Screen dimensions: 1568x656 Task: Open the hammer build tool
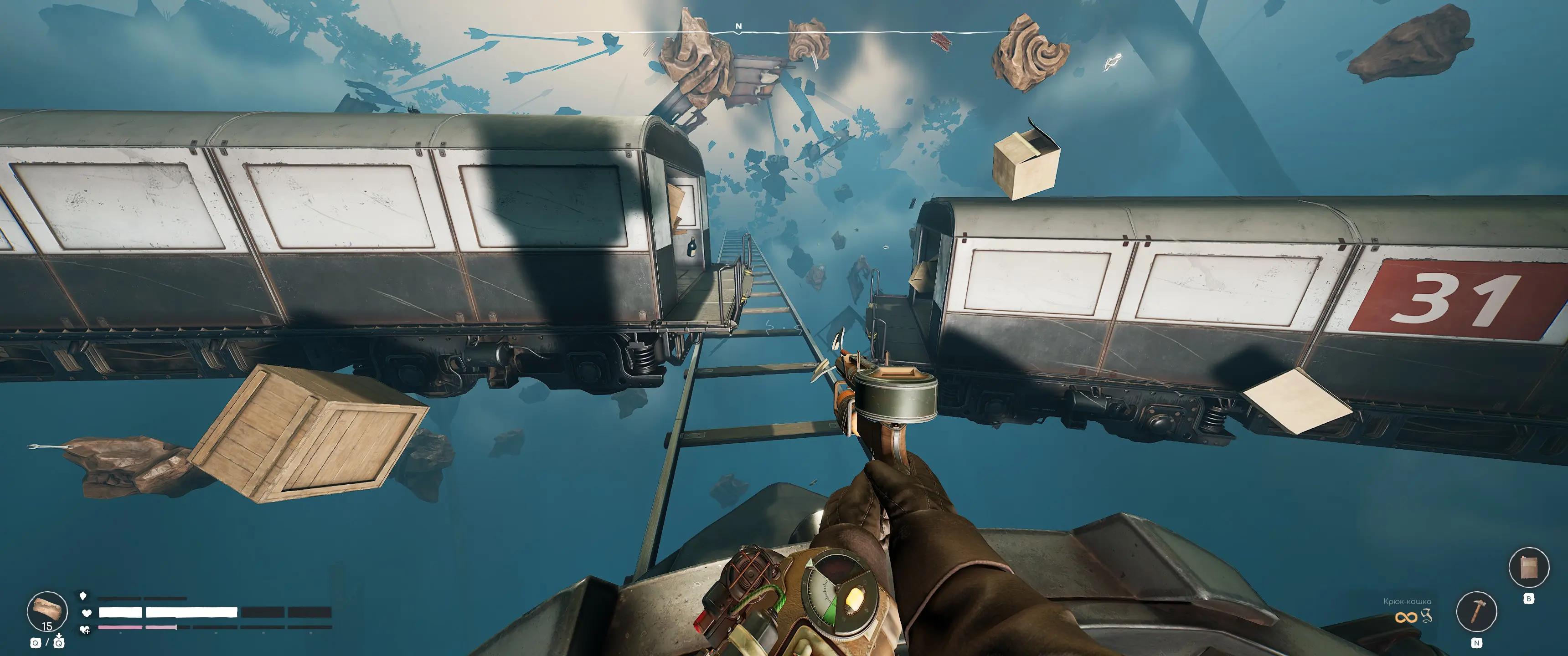point(1475,611)
